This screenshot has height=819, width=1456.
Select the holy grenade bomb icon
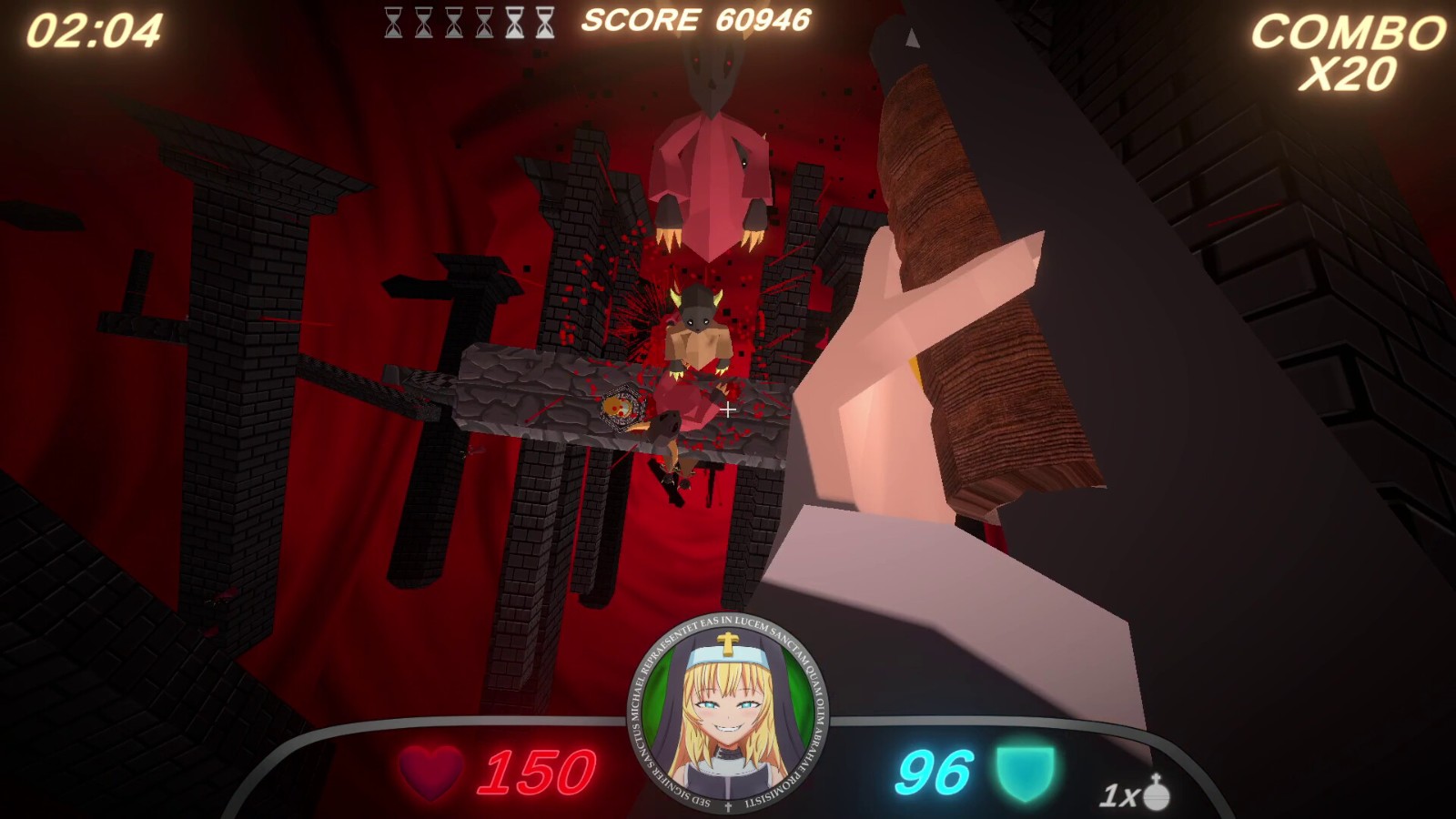[x=1157, y=792]
